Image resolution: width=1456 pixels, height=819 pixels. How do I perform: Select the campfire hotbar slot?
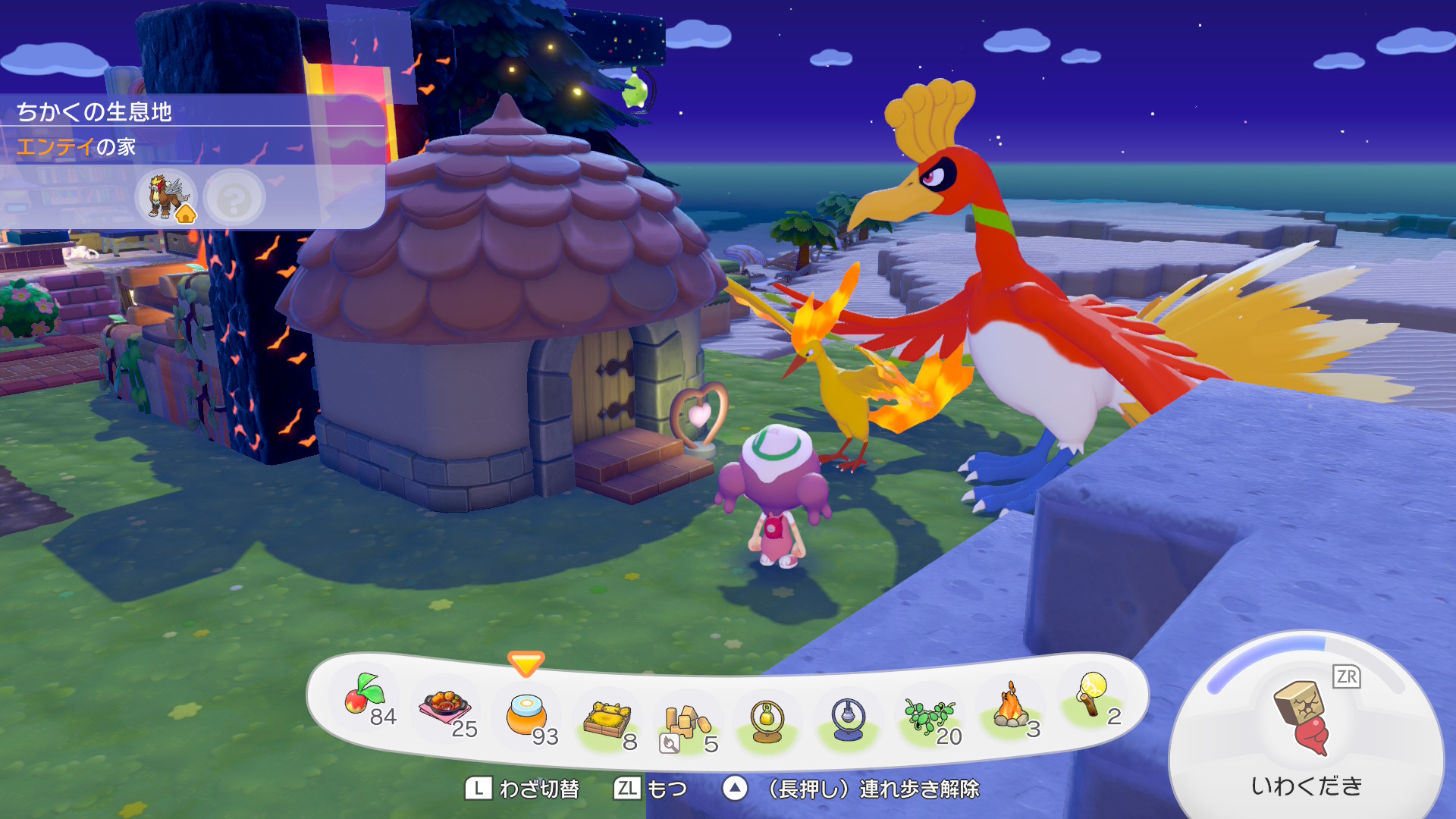[1010, 708]
